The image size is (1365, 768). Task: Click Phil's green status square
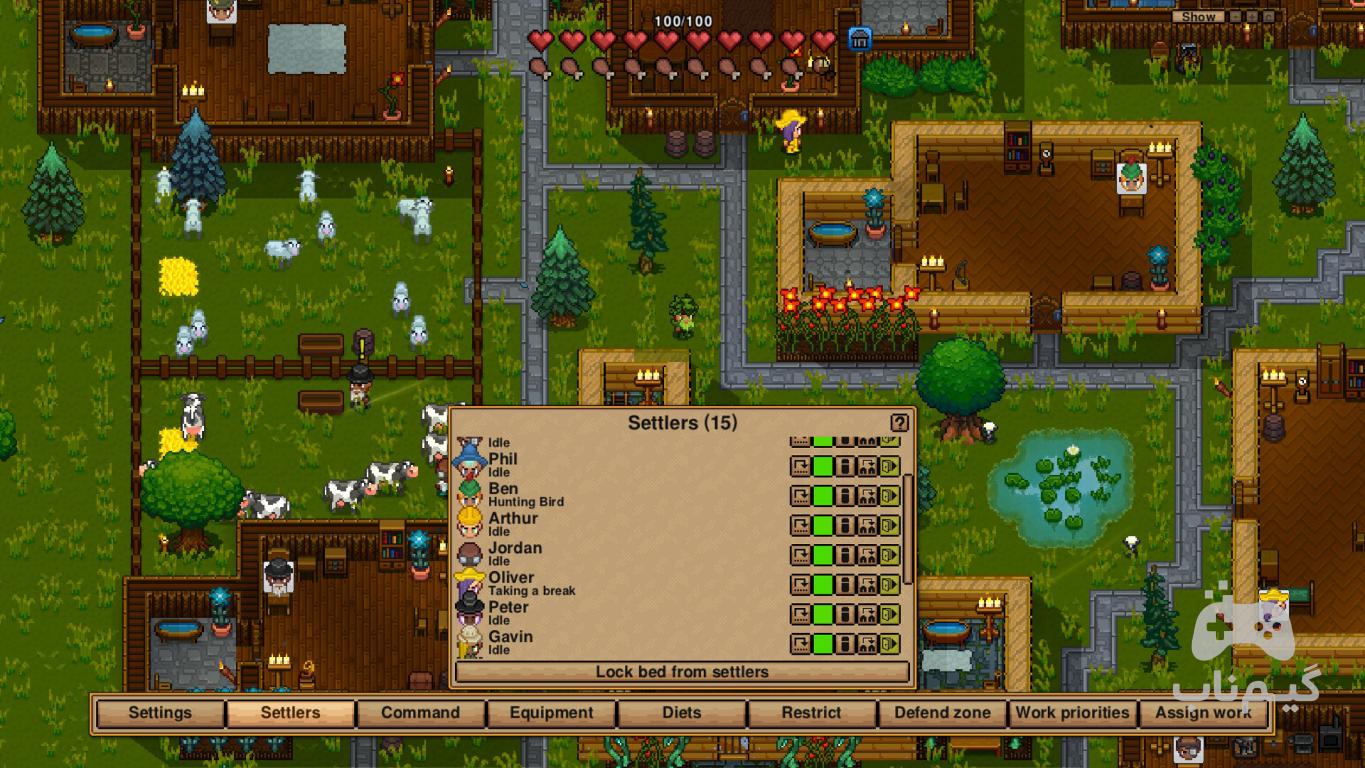coord(822,466)
